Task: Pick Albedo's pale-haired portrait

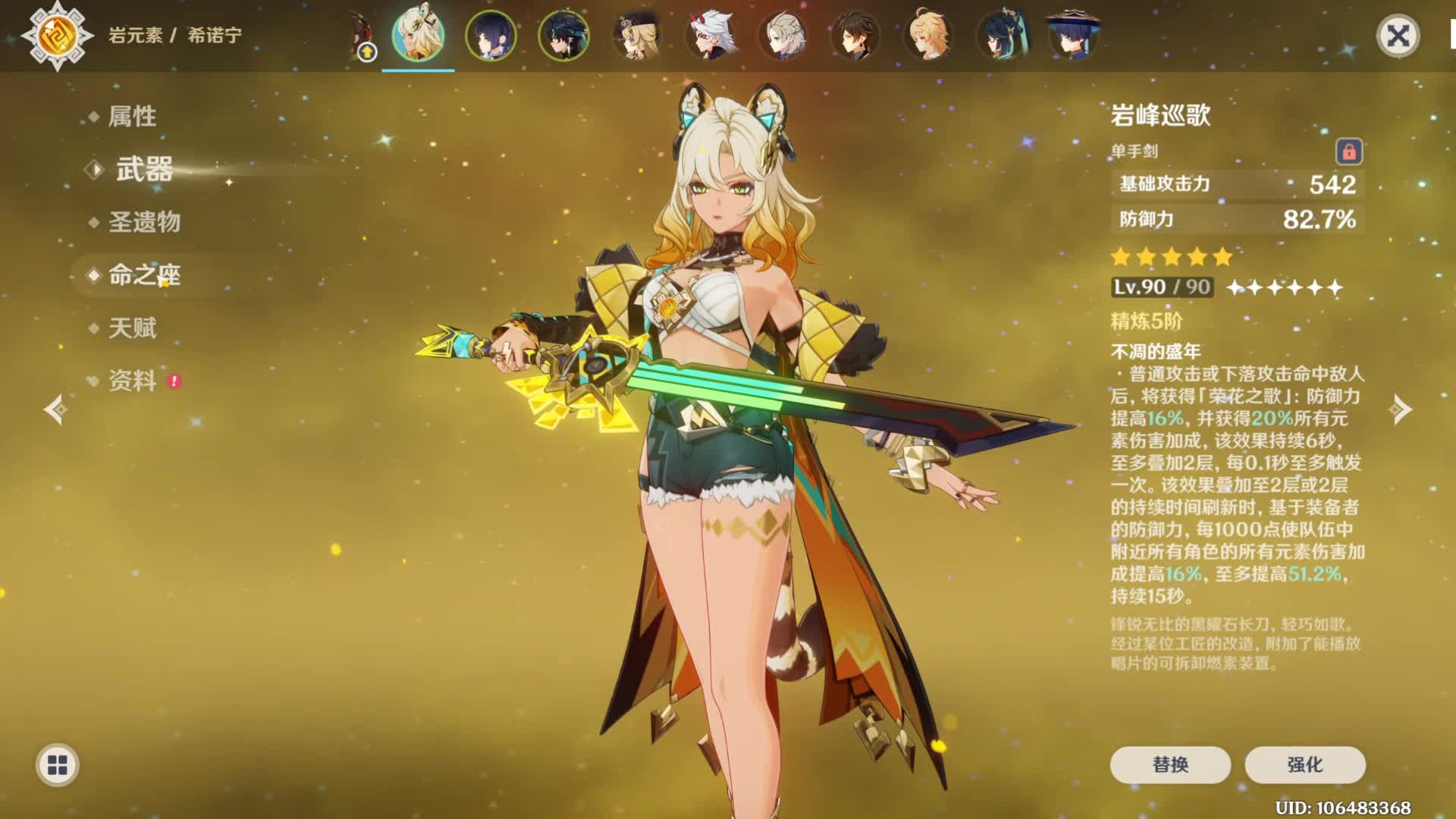Action: coord(783,36)
